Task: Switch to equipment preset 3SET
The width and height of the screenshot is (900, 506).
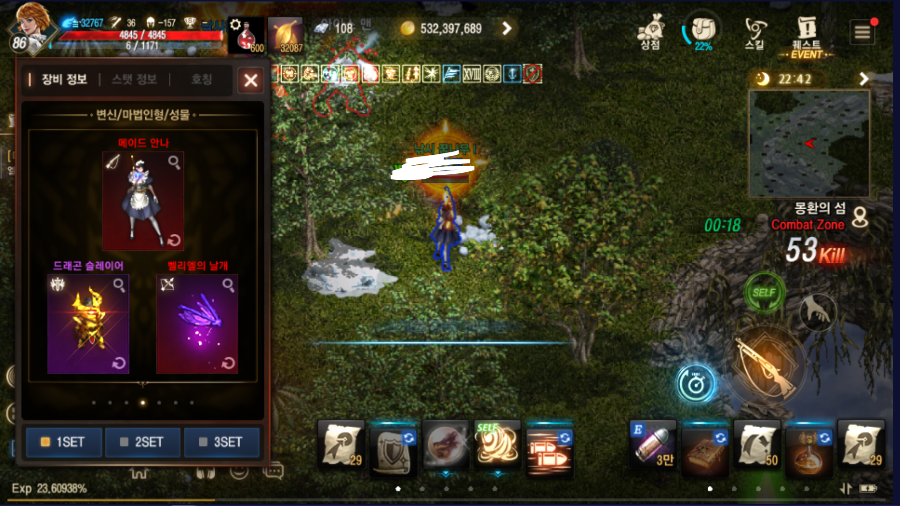Action: (222, 442)
